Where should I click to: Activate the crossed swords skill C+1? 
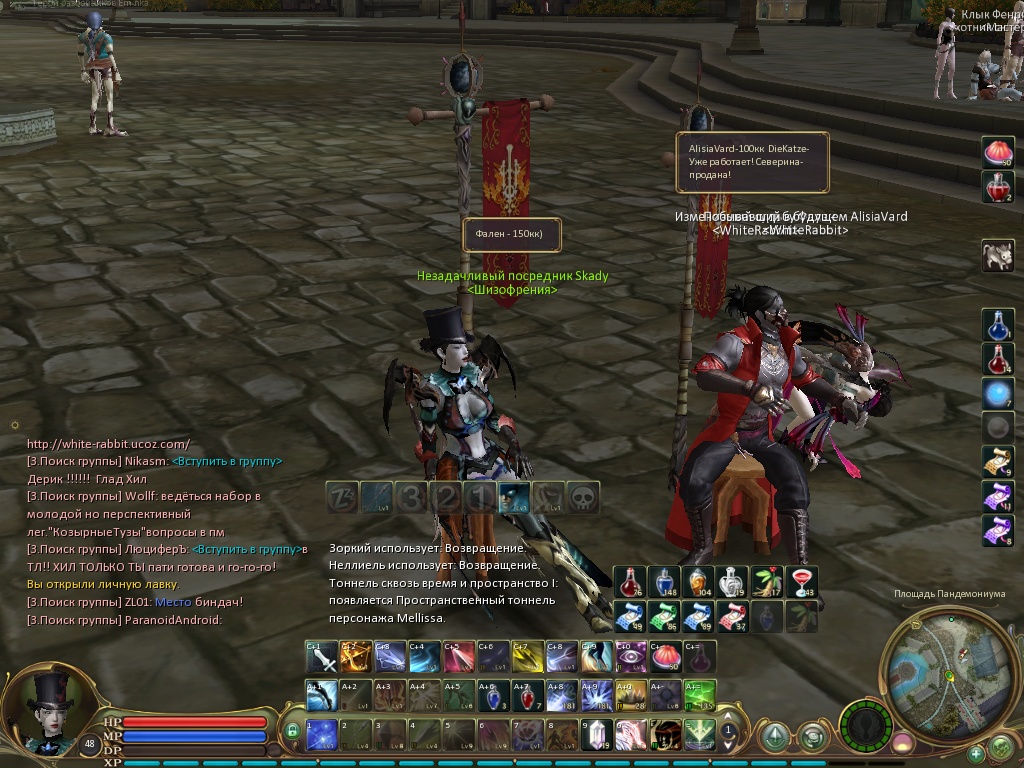pos(322,657)
